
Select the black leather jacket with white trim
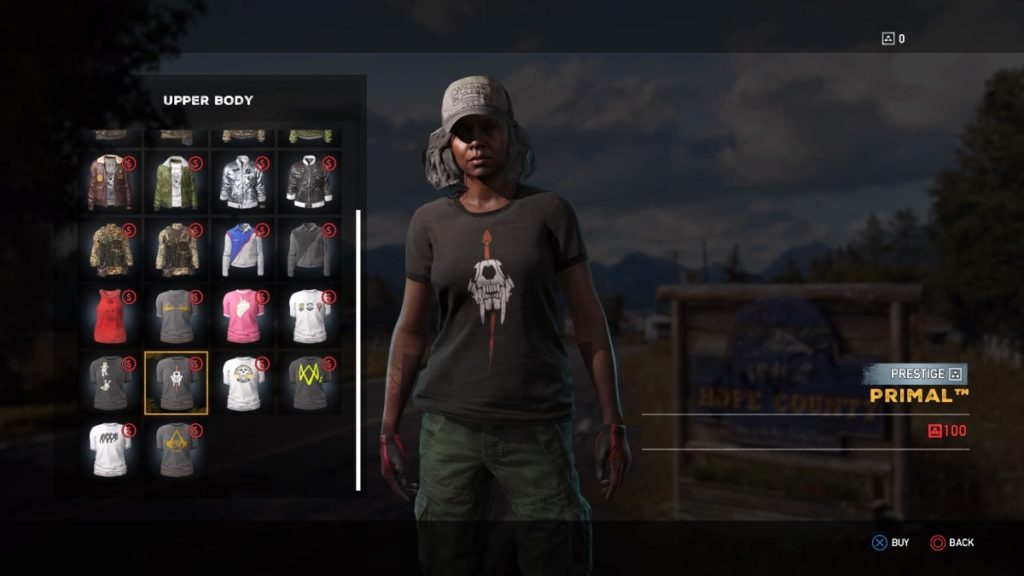309,182
